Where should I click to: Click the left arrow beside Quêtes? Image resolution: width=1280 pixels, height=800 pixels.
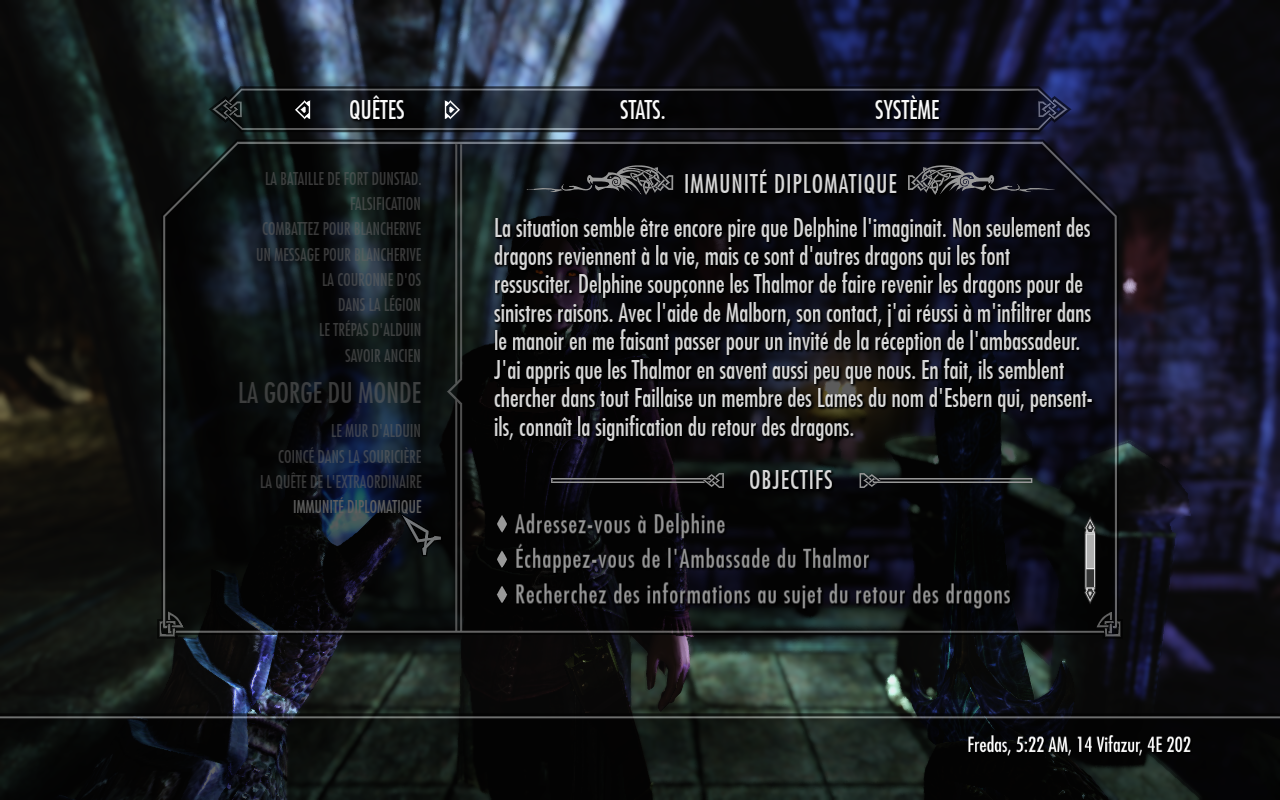(x=303, y=110)
